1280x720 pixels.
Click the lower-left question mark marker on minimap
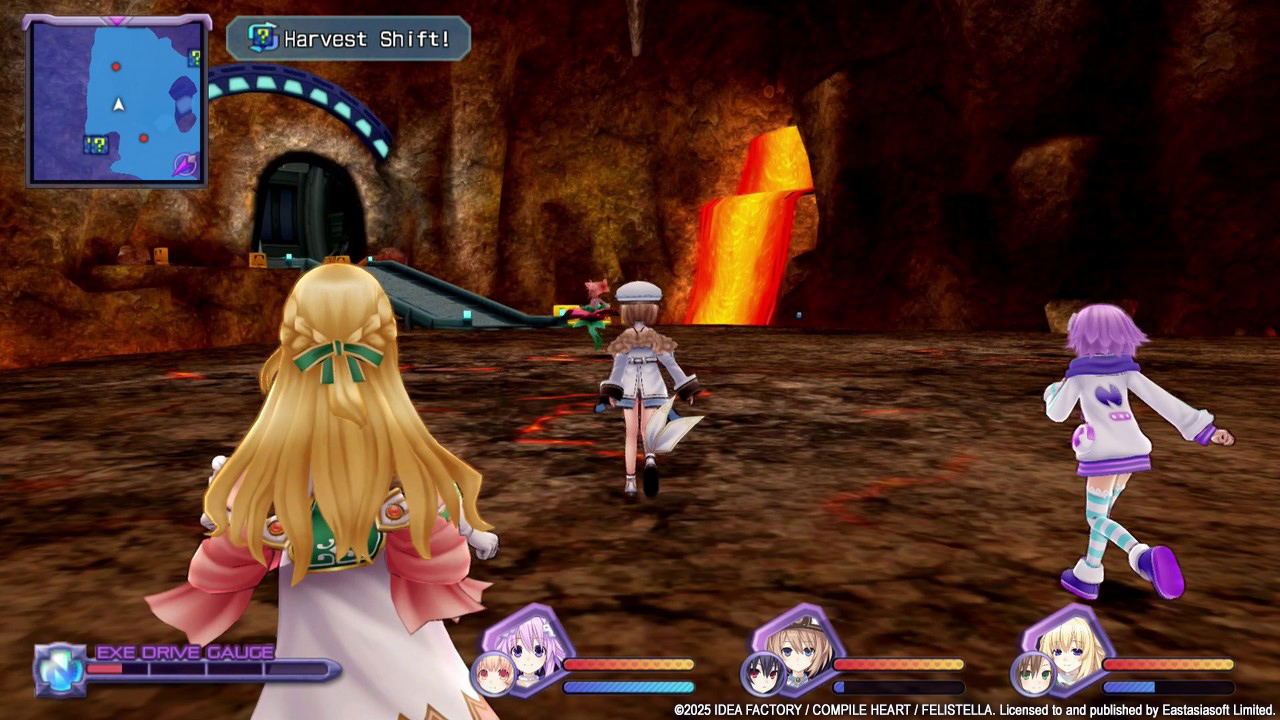coord(98,143)
